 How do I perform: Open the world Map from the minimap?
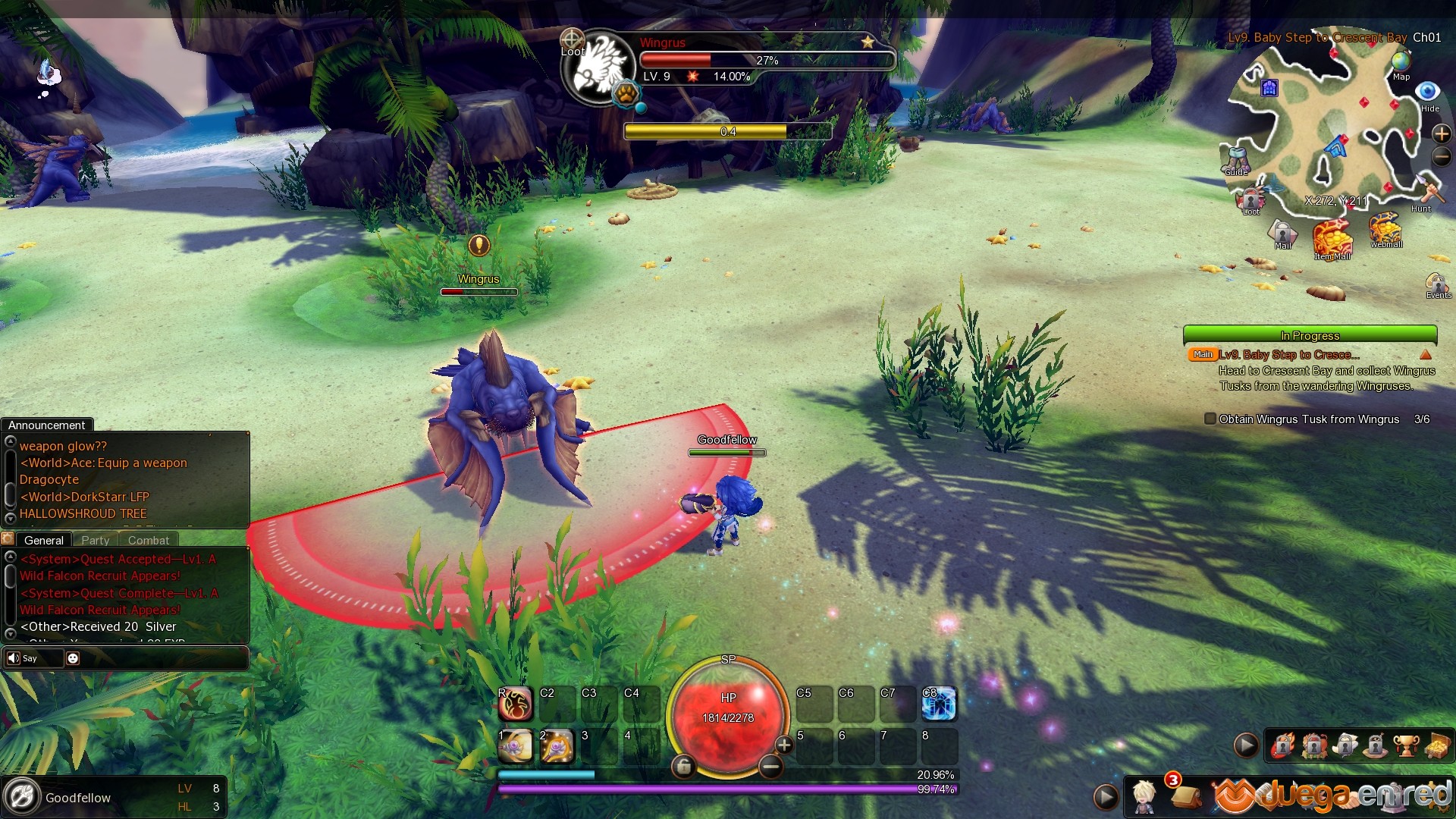[1401, 63]
